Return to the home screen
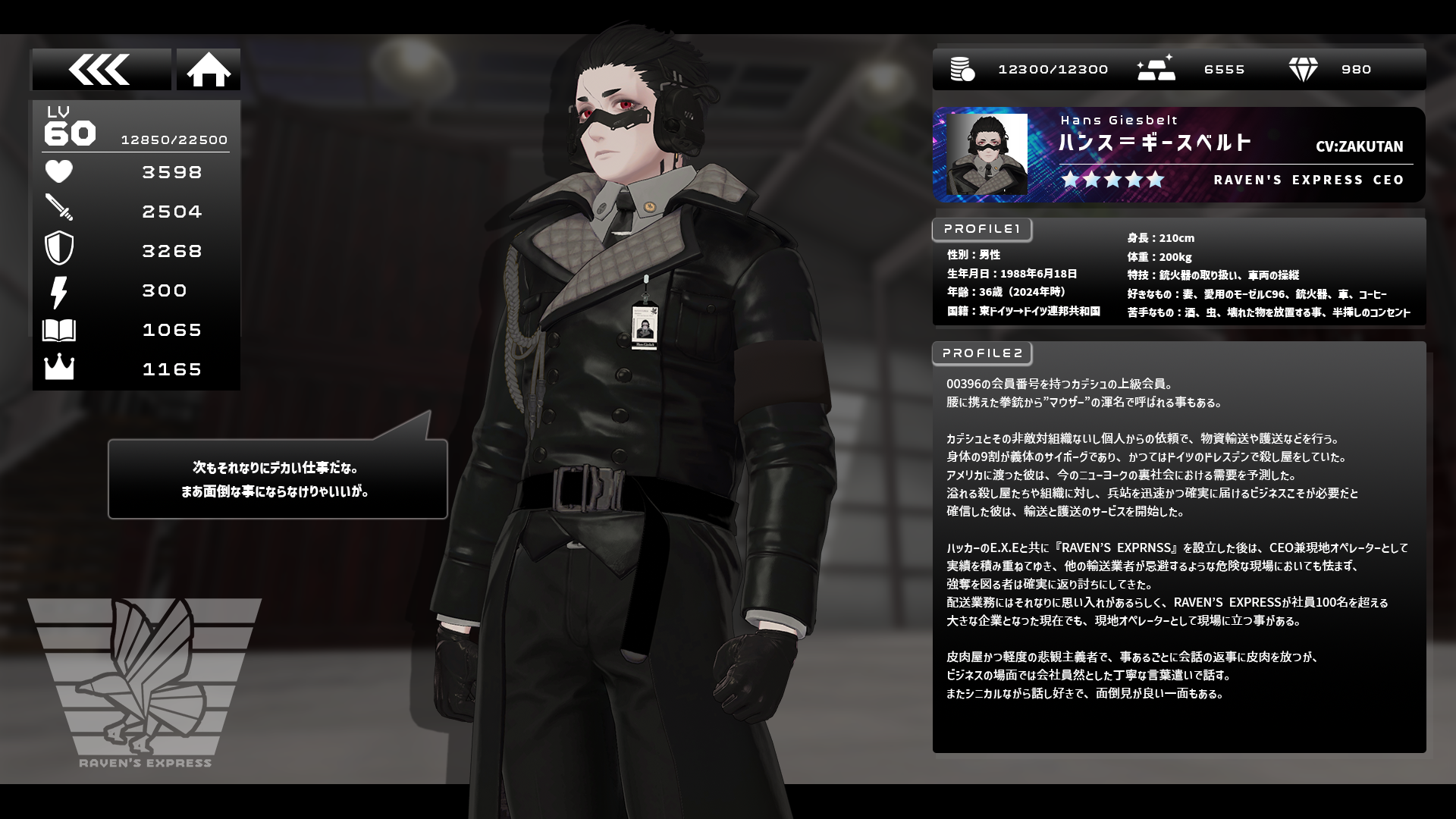The height and width of the screenshot is (819, 1456). pyautogui.click(x=209, y=70)
